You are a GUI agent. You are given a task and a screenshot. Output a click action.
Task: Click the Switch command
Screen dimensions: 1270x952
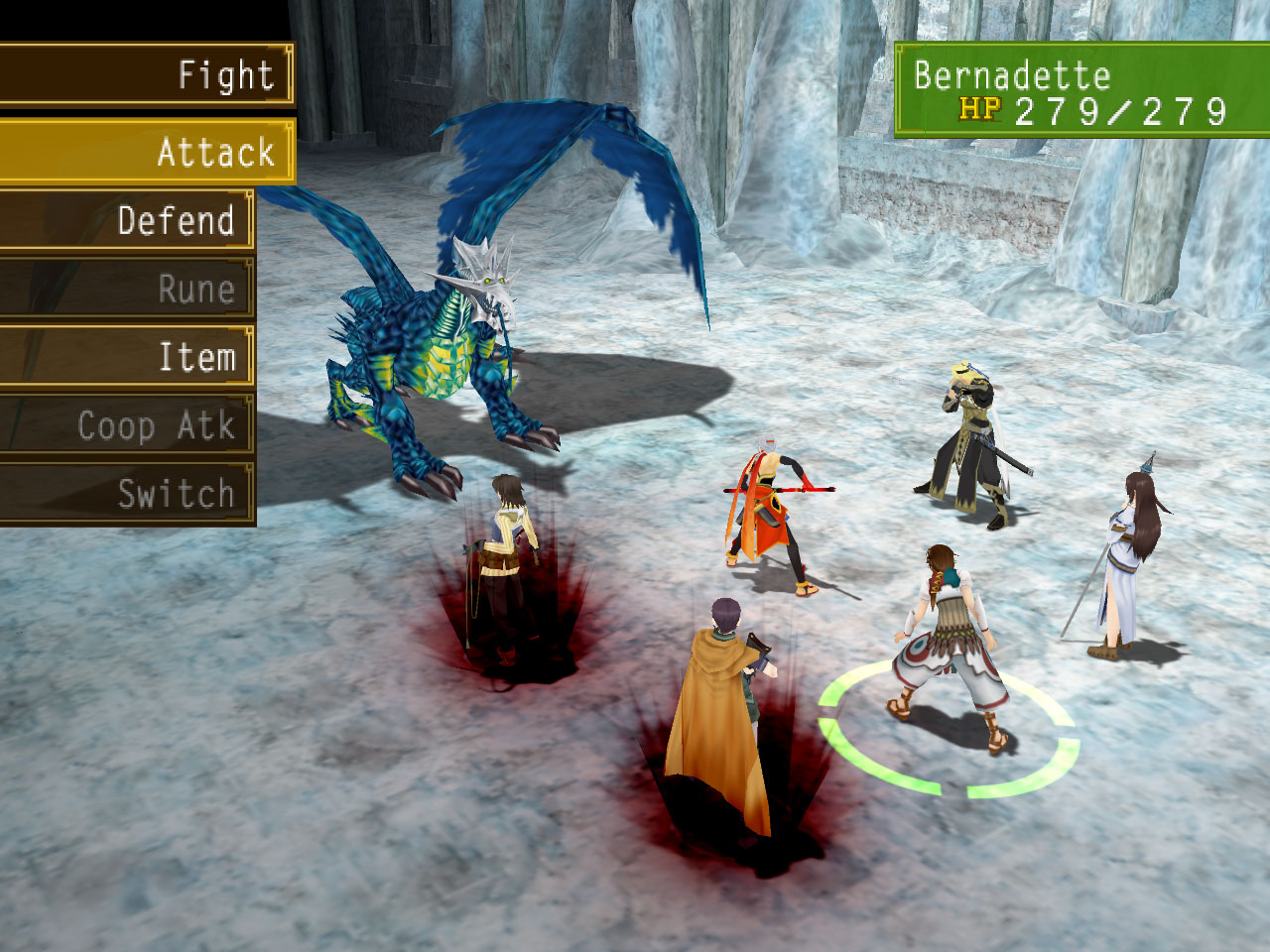pyautogui.click(x=127, y=494)
